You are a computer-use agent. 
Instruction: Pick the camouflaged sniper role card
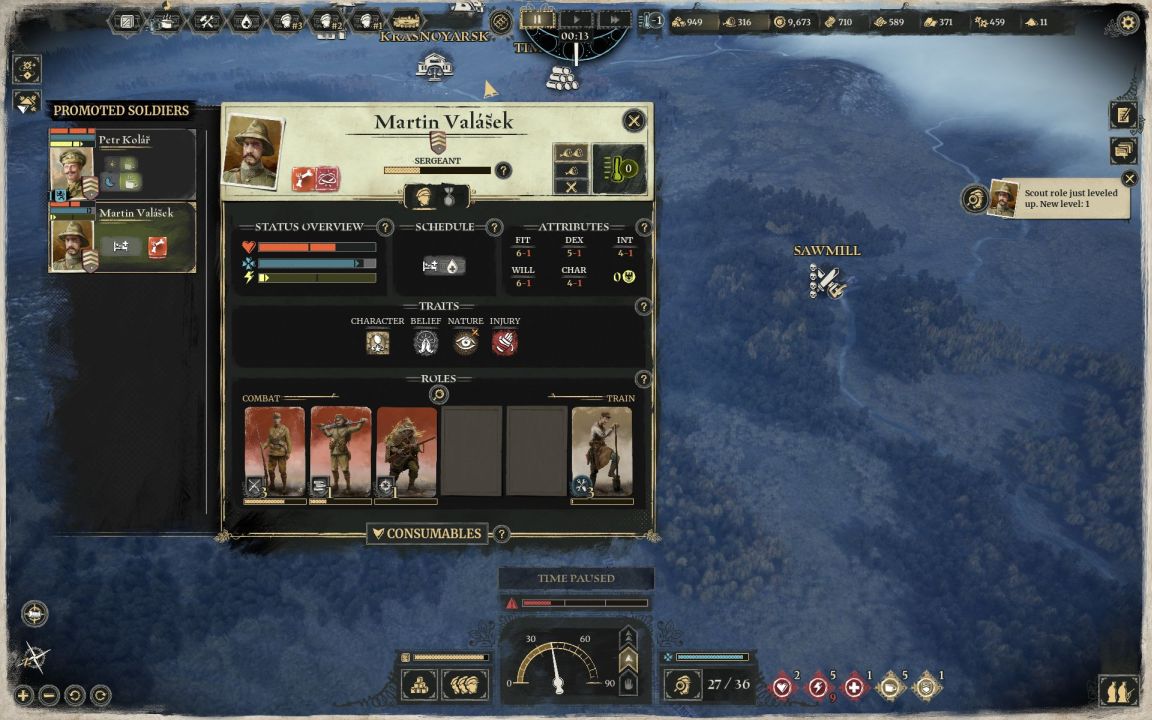[x=406, y=452]
